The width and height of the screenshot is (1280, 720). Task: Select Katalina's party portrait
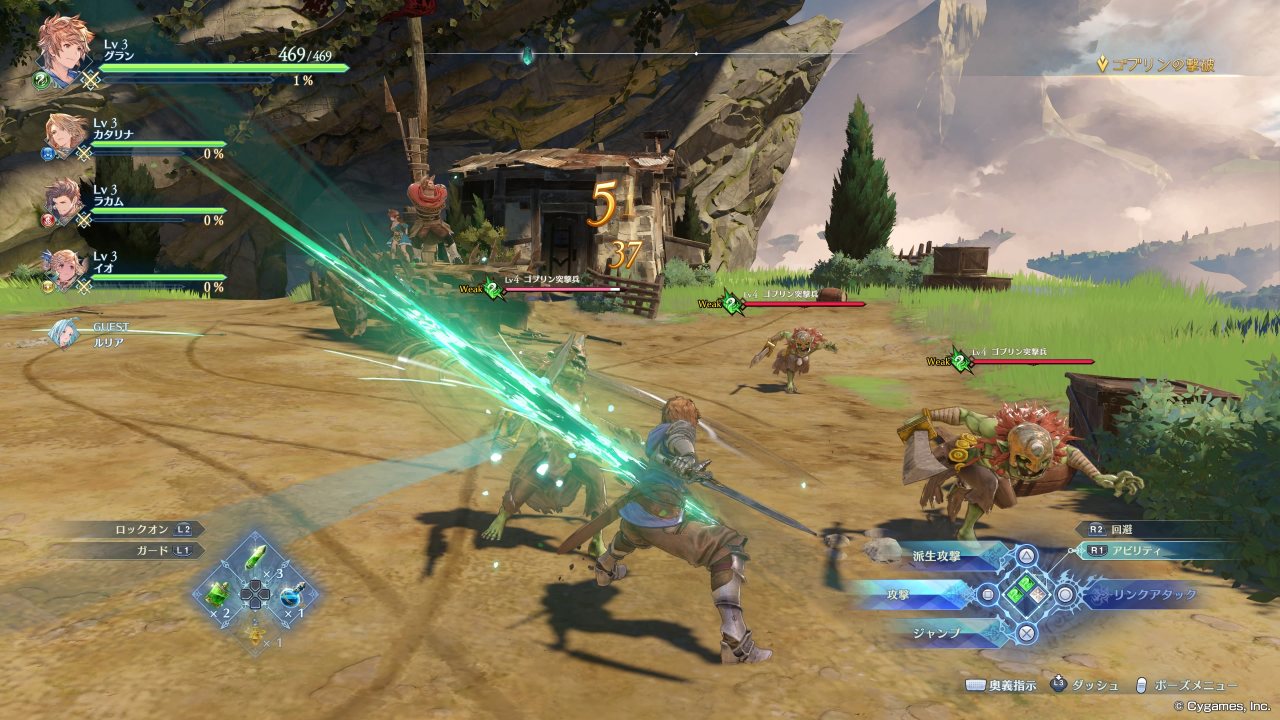[x=67, y=134]
